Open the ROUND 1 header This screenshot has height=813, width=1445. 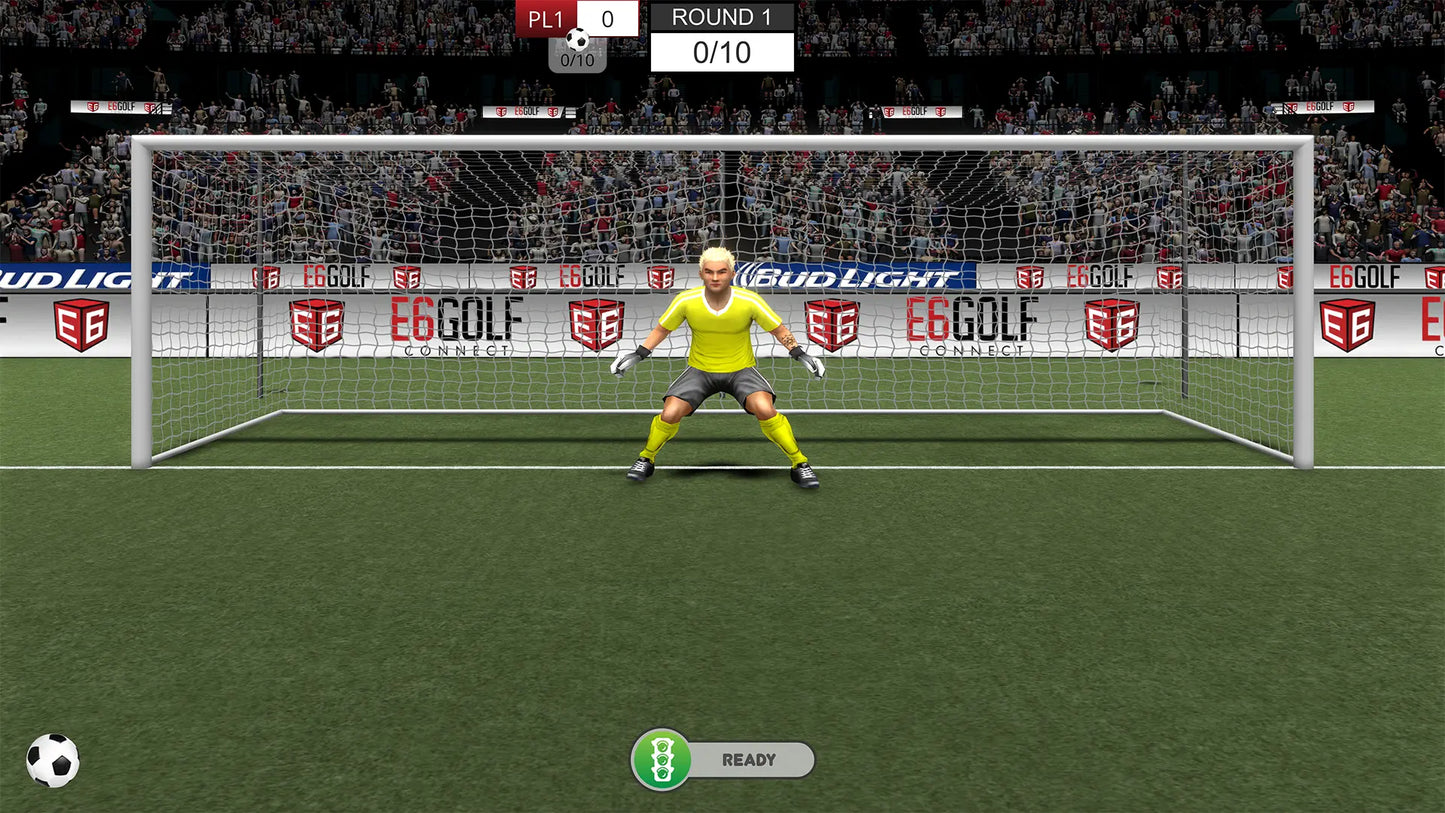[x=722, y=17]
